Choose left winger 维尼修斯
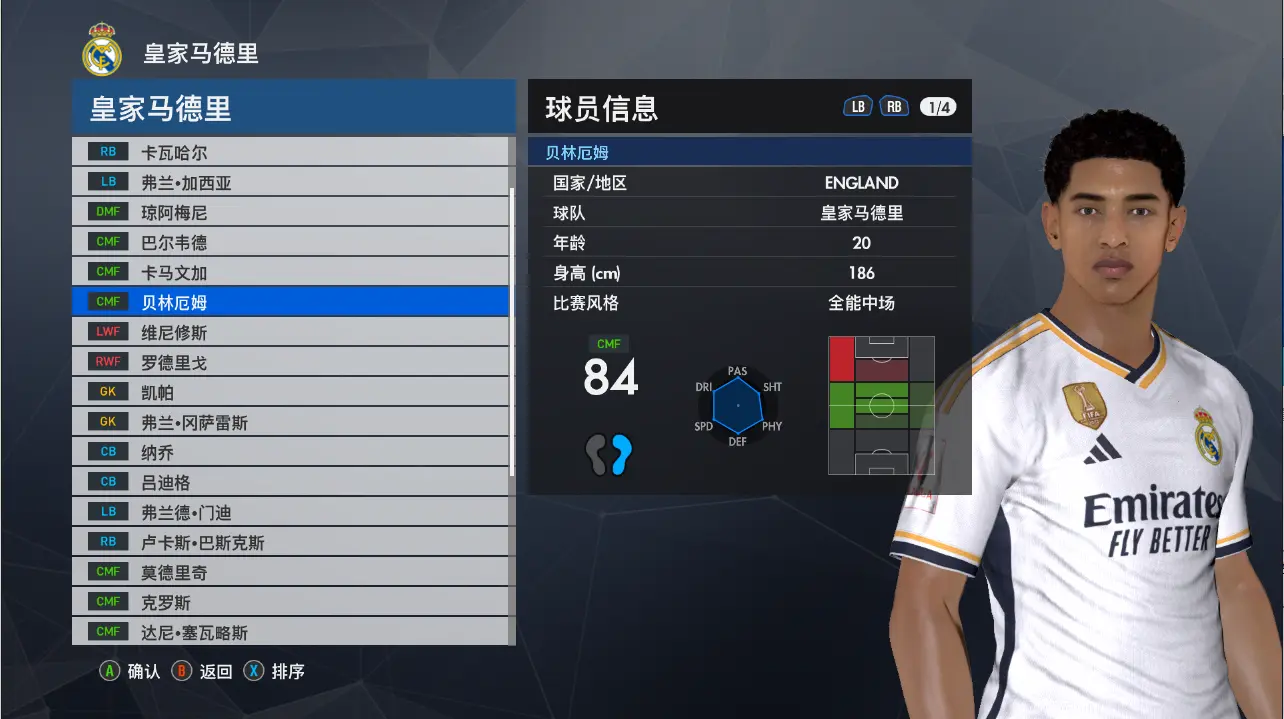The width and height of the screenshot is (1284, 719). tap(290, 332)
